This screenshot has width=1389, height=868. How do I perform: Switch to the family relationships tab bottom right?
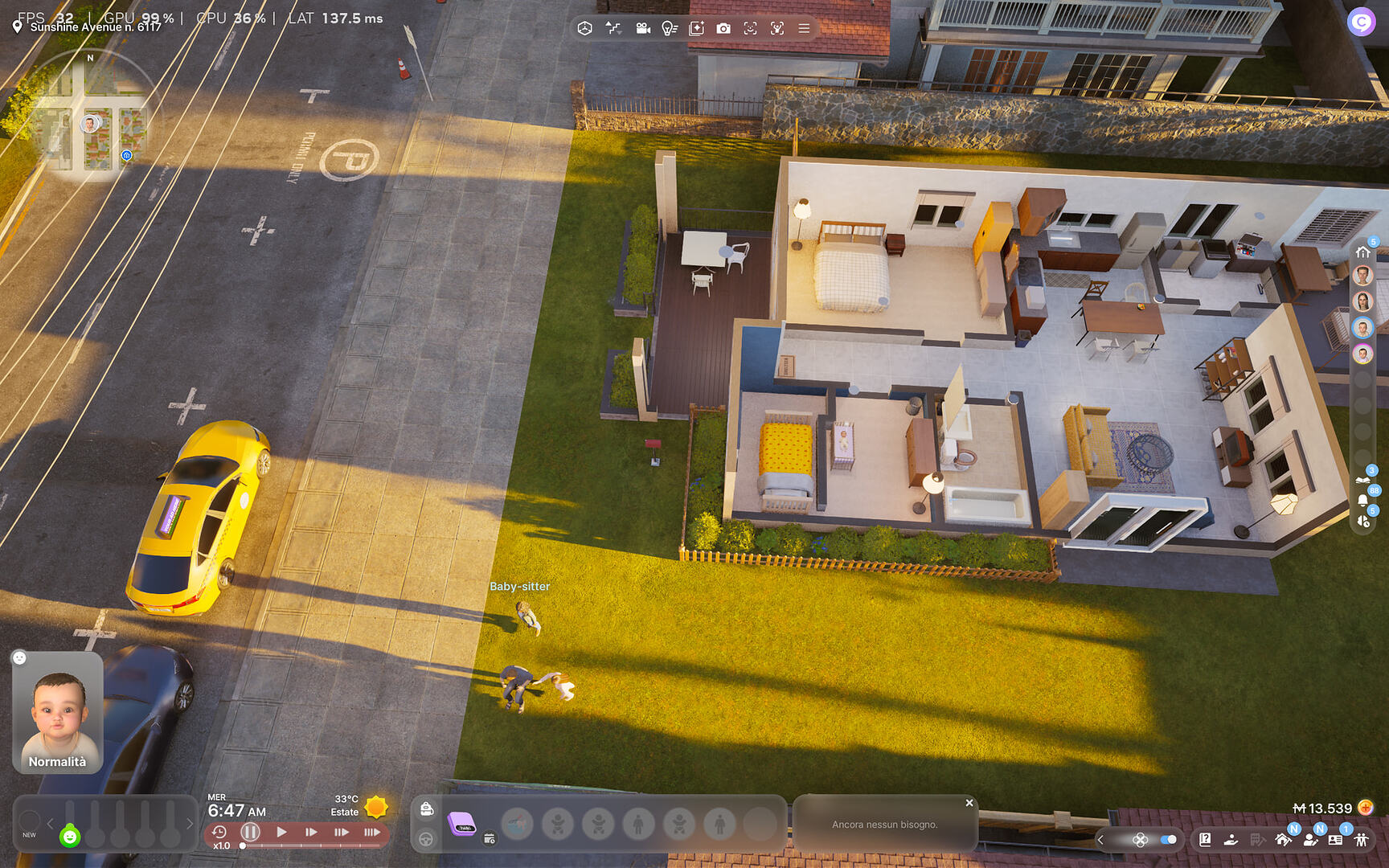[x=1362, y=839]
